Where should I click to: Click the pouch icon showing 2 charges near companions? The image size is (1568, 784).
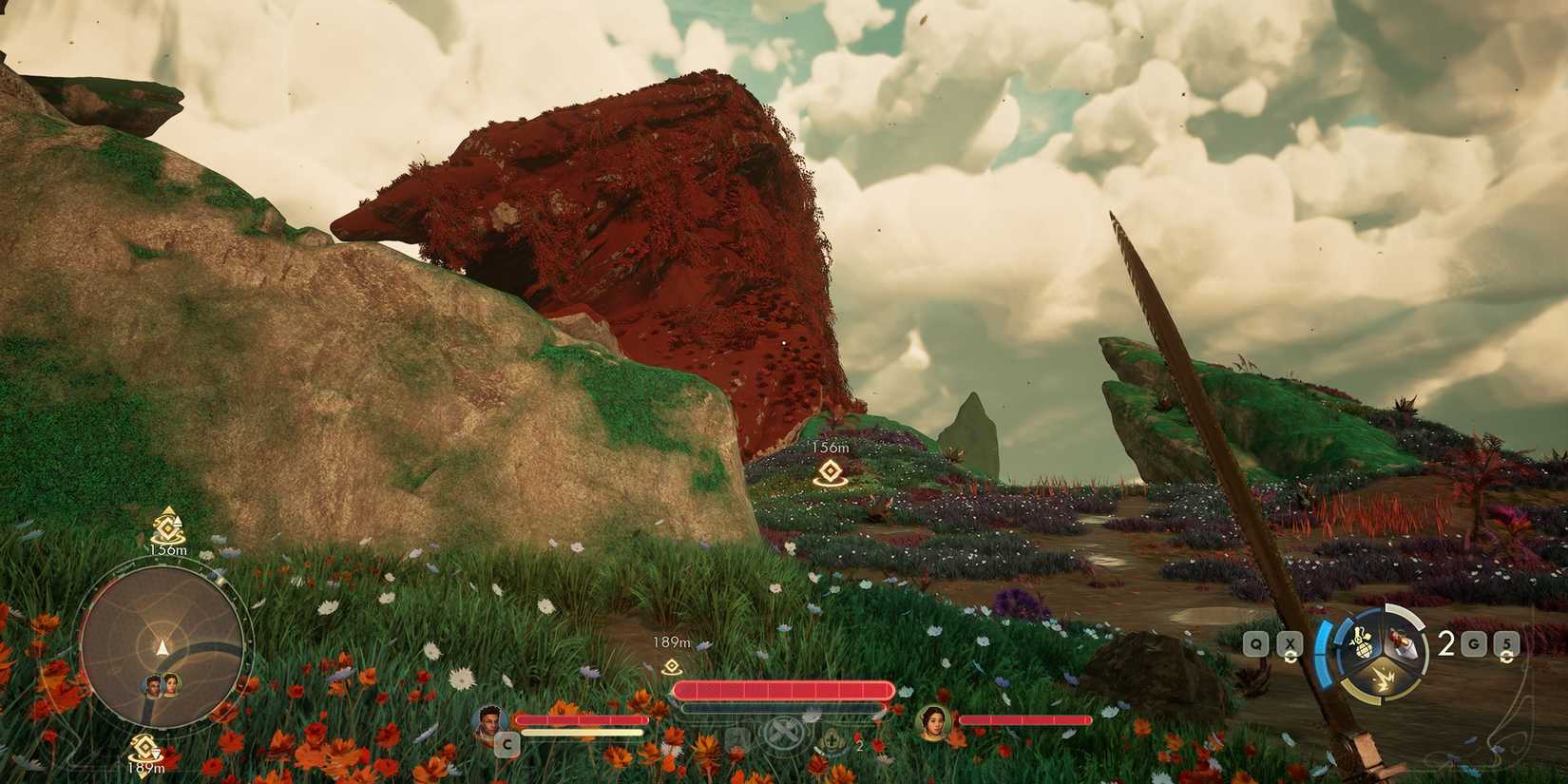832,741
